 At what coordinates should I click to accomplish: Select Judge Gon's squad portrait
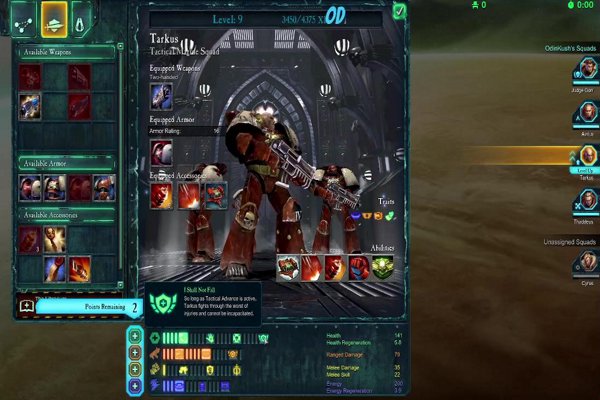tap(587, 70)
